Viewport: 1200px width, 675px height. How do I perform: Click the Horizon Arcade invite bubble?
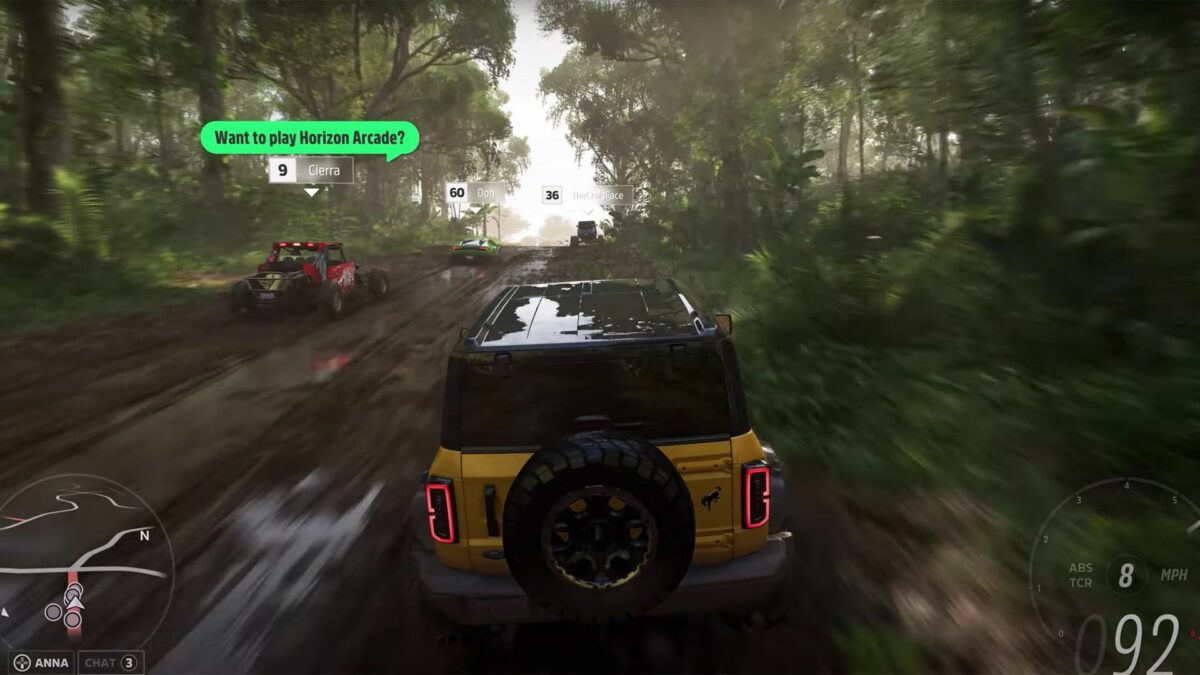tap(308, 137)
